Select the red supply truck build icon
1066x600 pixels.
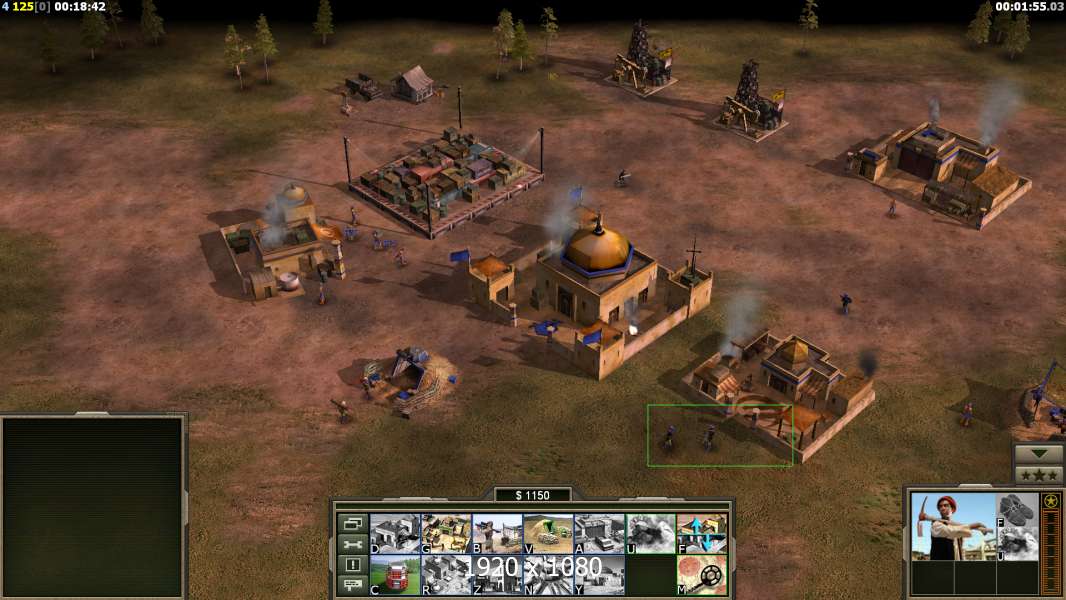coord(394,574)
